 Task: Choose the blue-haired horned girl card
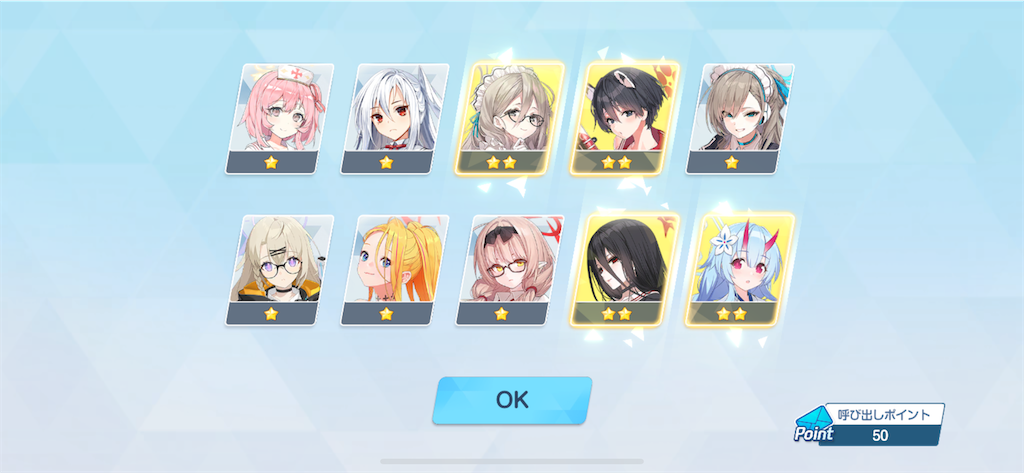pos(735,270)
